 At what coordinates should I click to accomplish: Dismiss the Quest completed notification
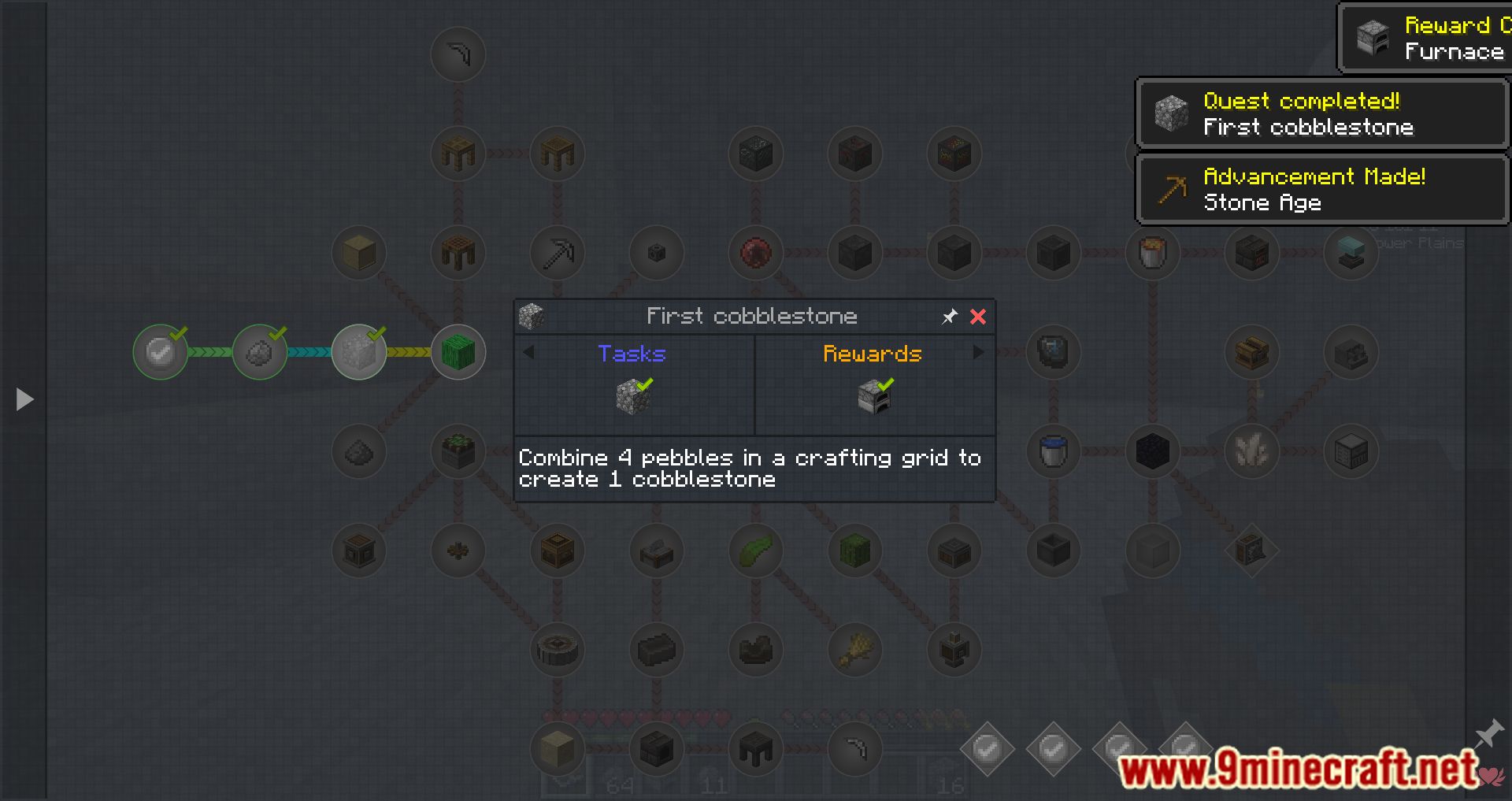click(1321, 114)
